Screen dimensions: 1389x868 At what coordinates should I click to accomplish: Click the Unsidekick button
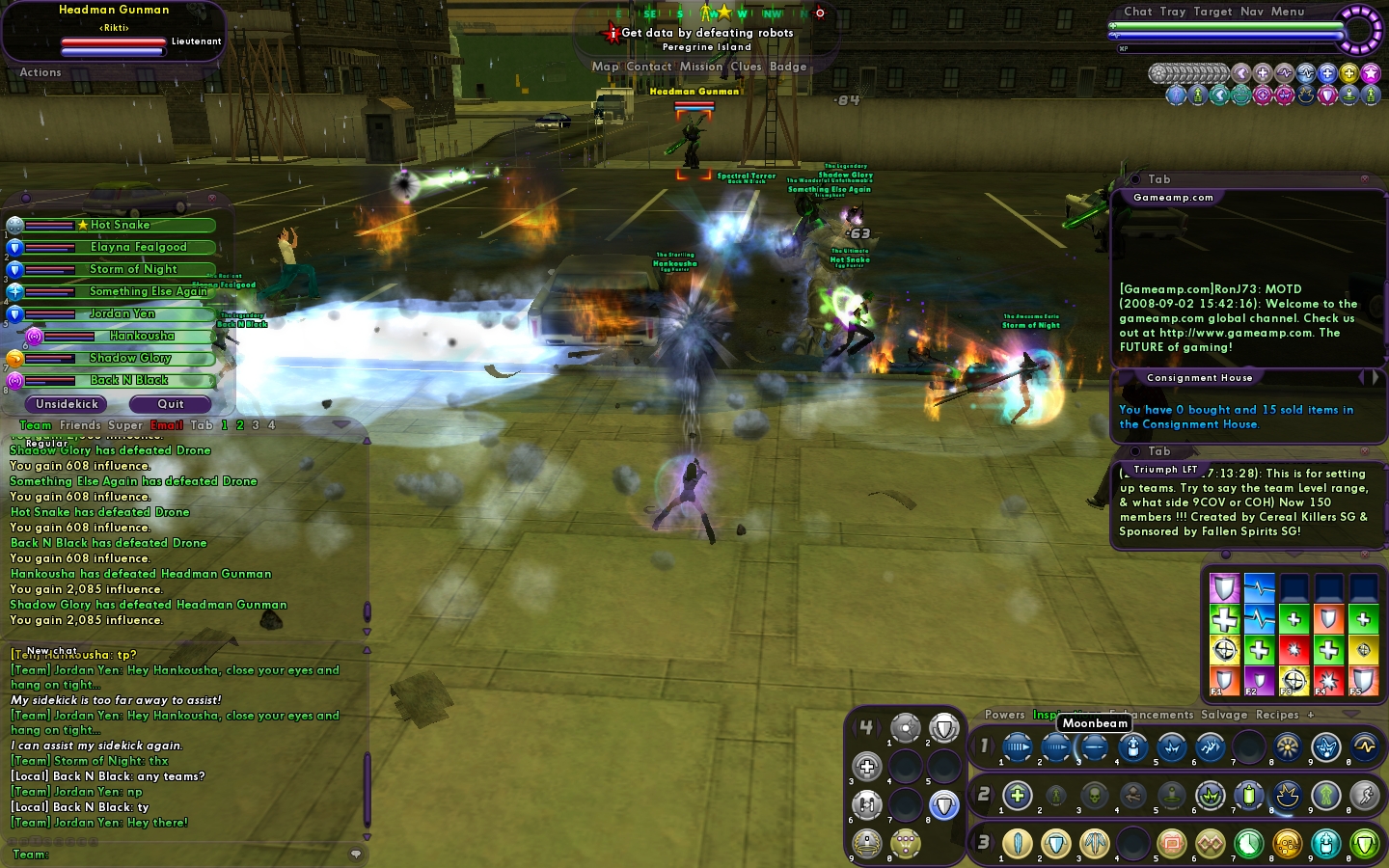[67, 404]
